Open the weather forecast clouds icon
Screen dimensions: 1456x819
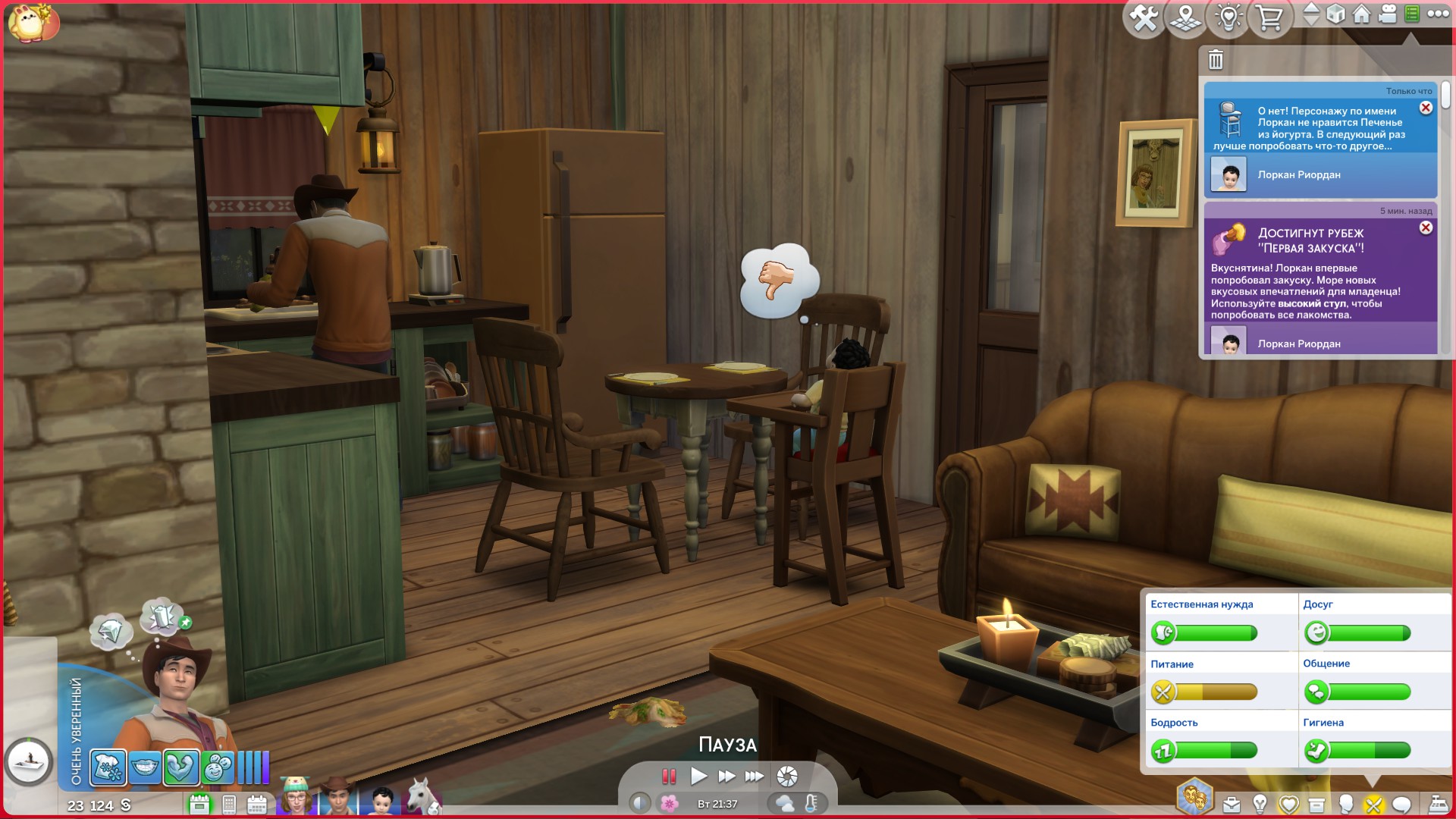pos(785,804)
